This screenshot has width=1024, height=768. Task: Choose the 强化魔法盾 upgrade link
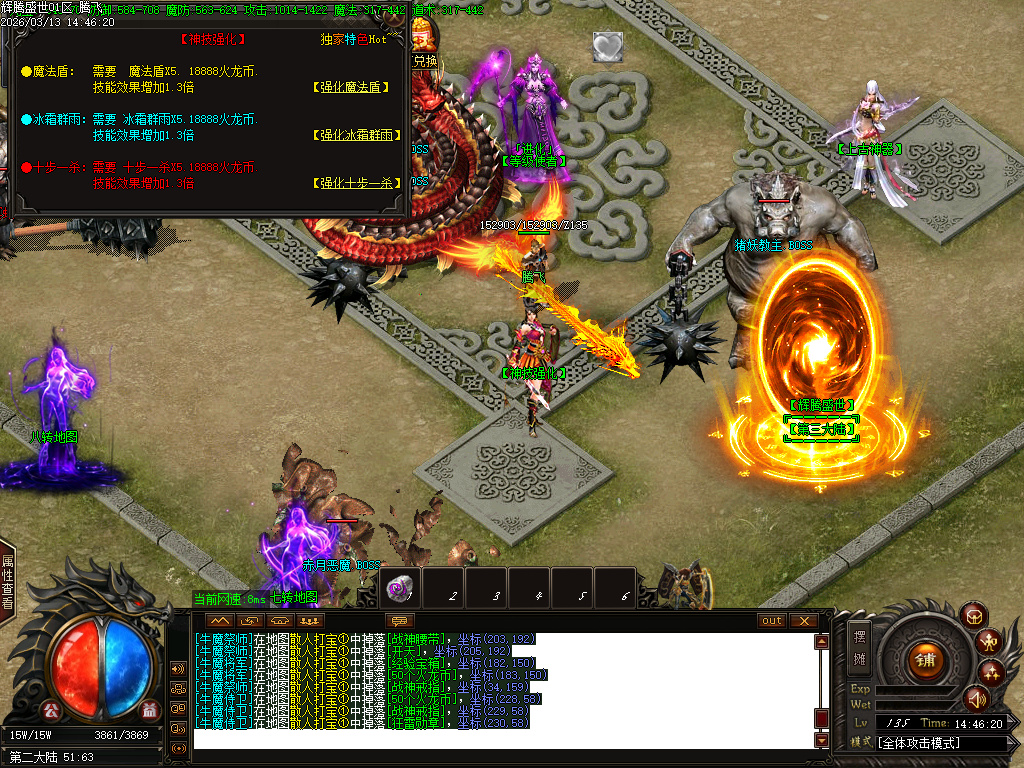350,87
